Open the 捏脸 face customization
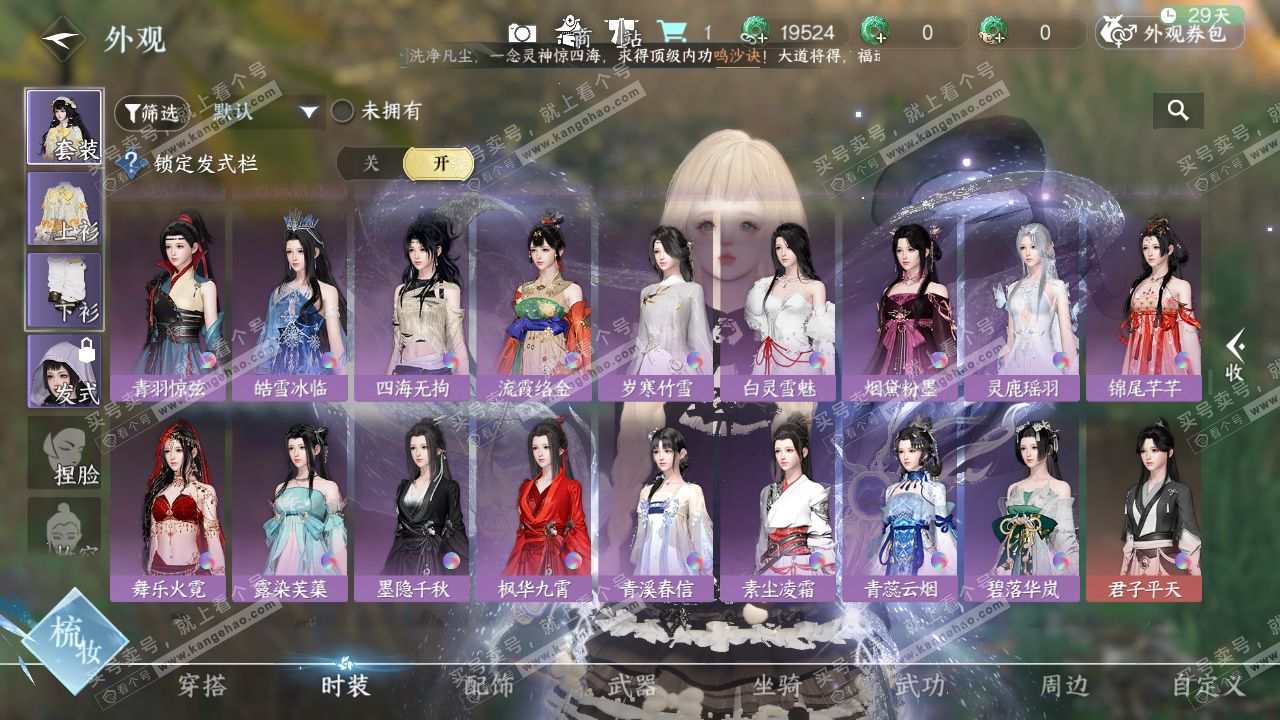 coord(64,453)
